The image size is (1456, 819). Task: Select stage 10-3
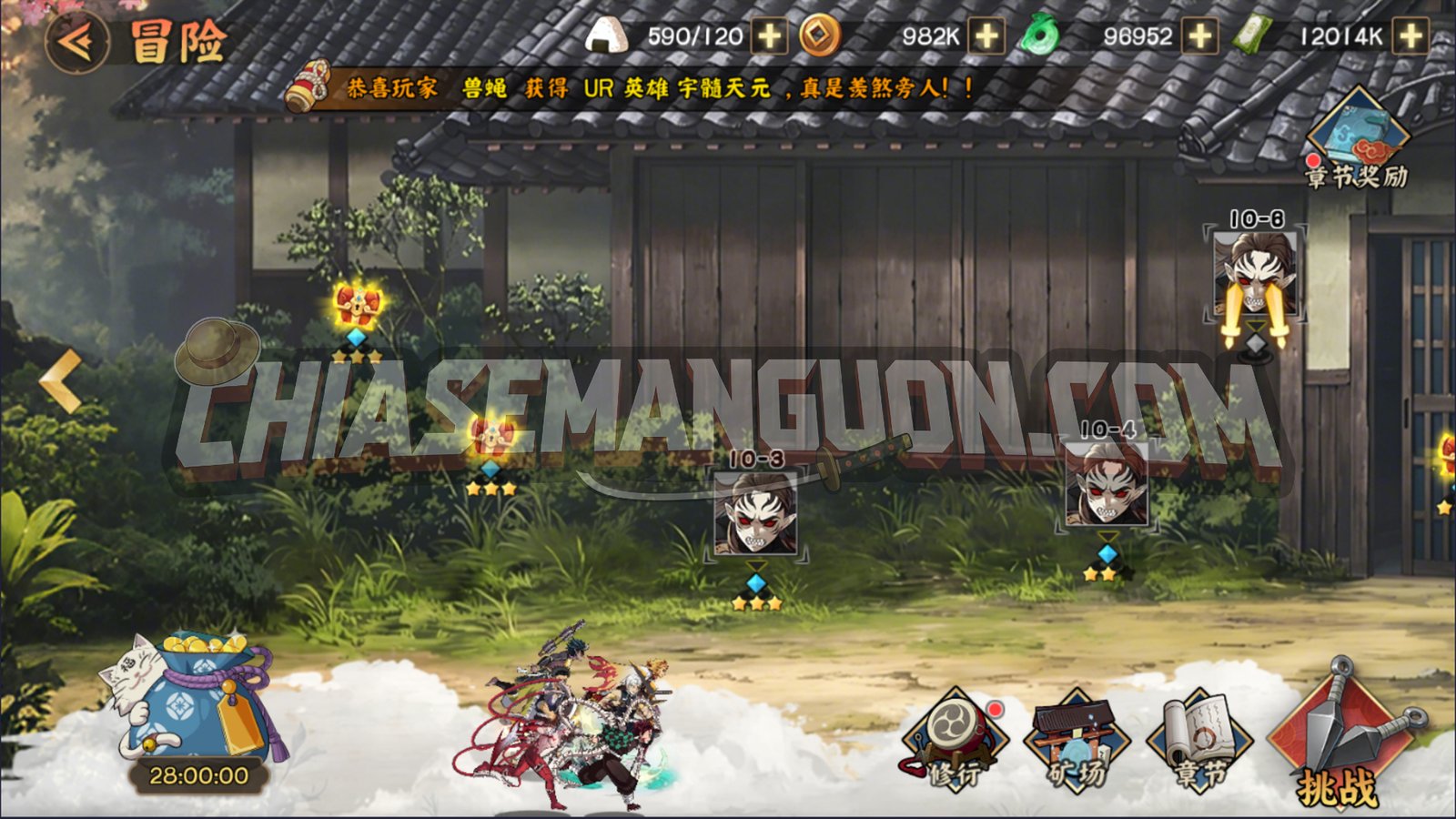[755, 514]
